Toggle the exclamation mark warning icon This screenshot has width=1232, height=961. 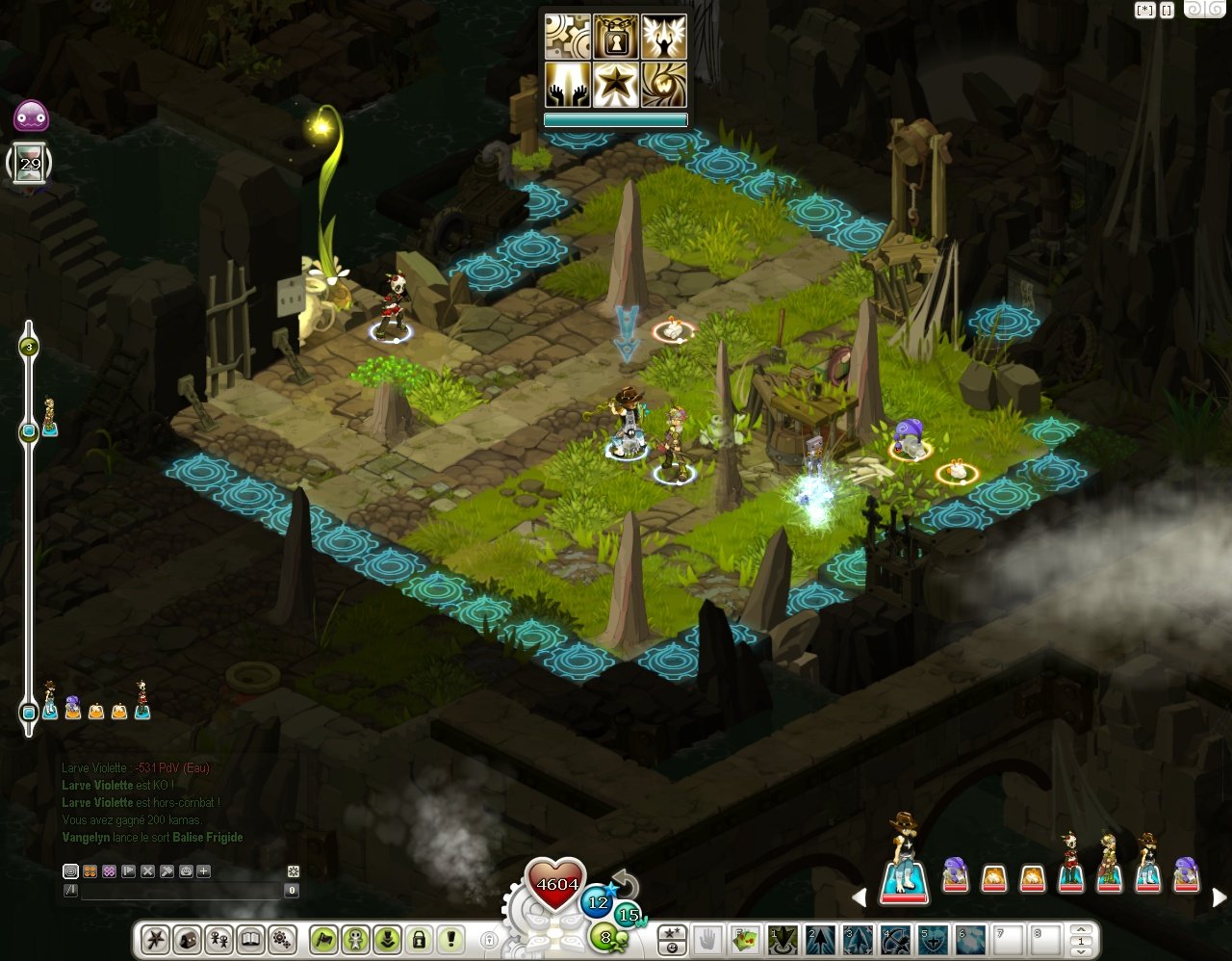coord(450,942)
